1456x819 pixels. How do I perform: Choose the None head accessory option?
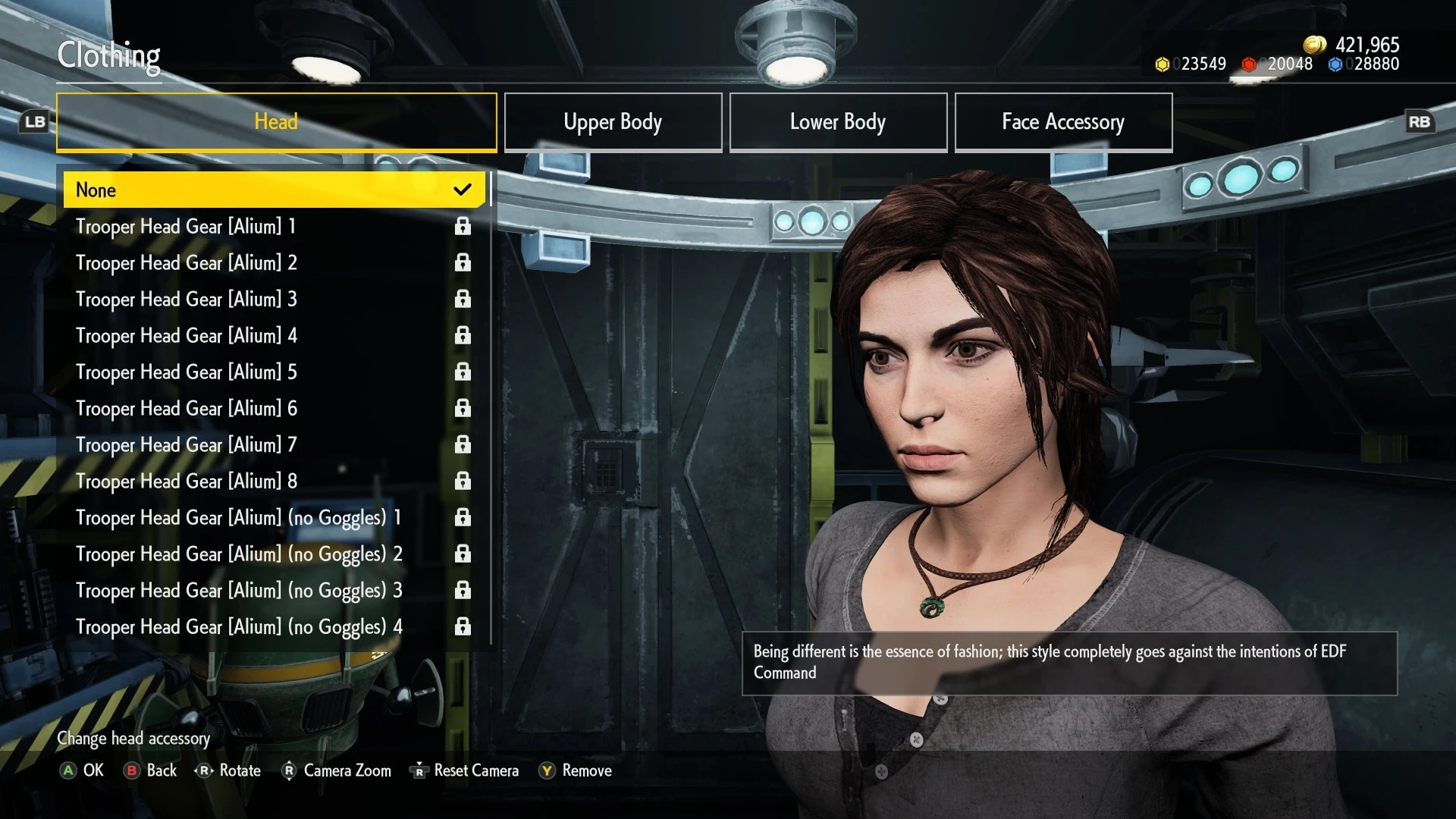coord(273,190)
